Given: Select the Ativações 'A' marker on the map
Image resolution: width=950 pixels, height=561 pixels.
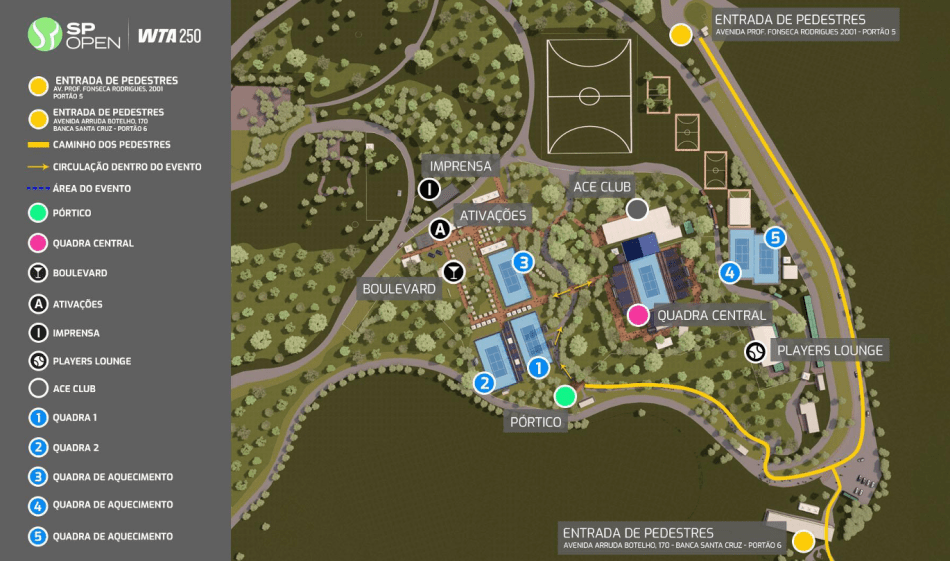Looking at the screenshot, I should coord(439,230).
